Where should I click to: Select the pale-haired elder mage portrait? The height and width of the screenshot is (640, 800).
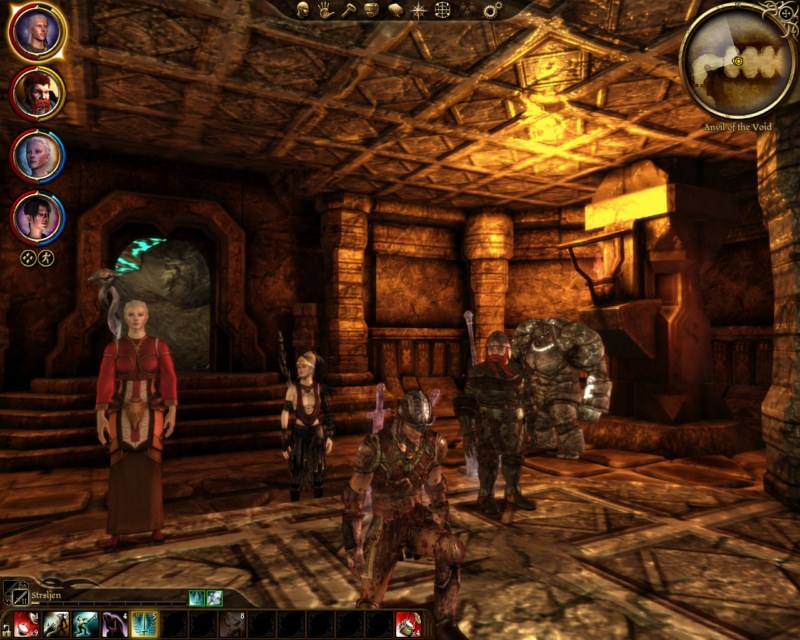[38, 155]
